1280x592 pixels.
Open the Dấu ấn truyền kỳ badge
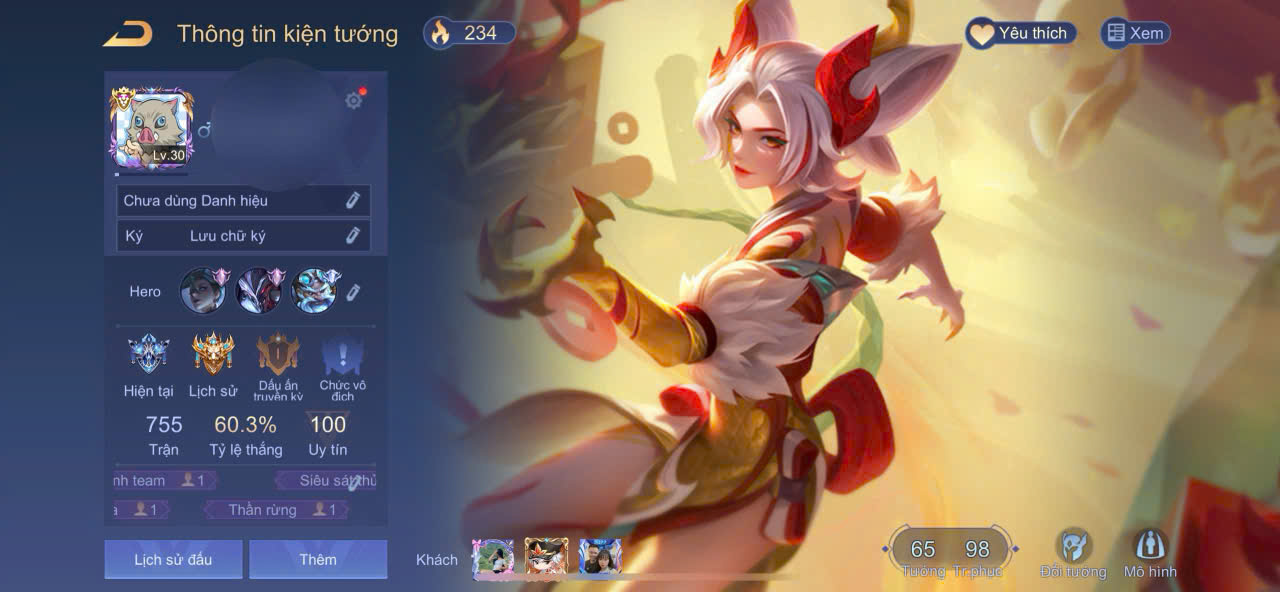click(x=278, y=355)
